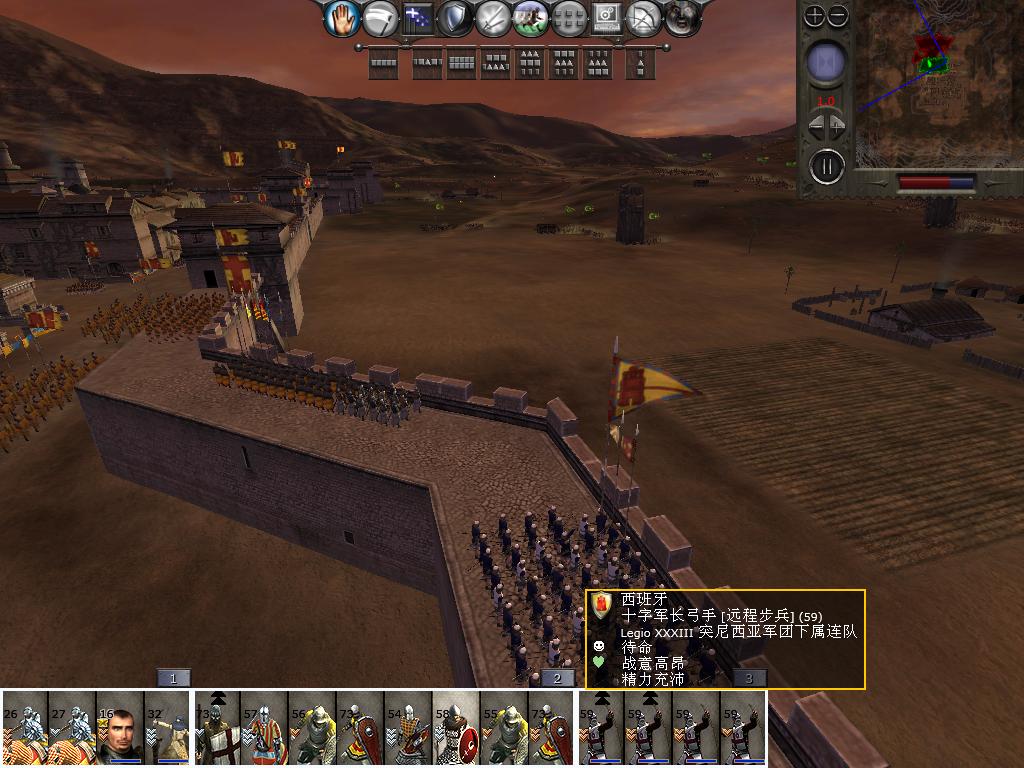1024x768 pixels.
Task: Zoom out the minimap with minus button
Action: point(838,16)
